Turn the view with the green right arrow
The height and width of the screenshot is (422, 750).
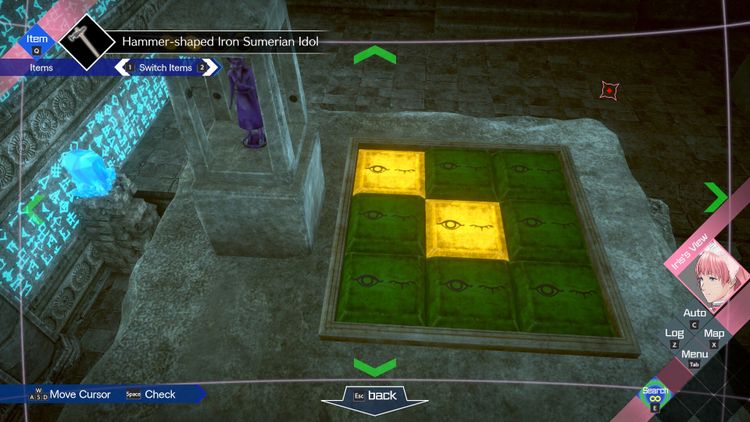click(716, 197)
